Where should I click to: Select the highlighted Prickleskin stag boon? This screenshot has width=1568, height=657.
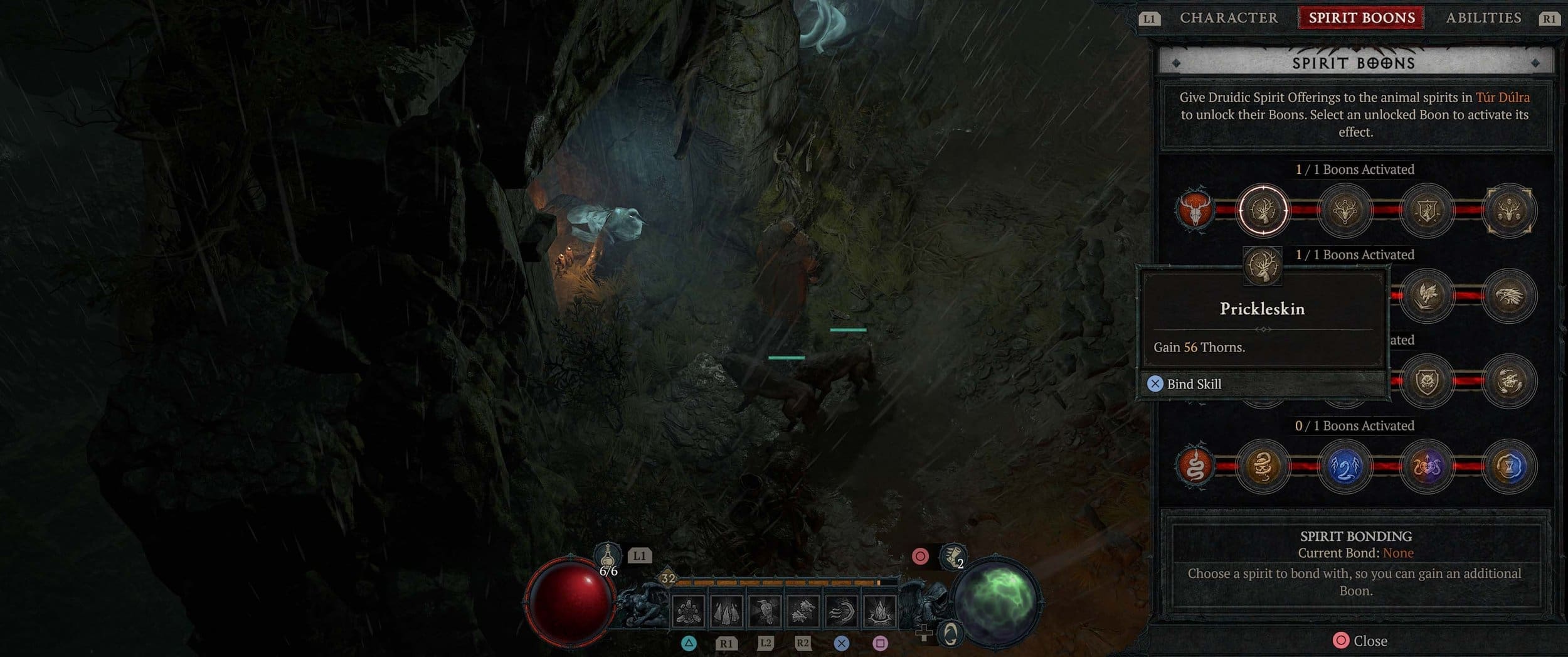(1263, 211)
